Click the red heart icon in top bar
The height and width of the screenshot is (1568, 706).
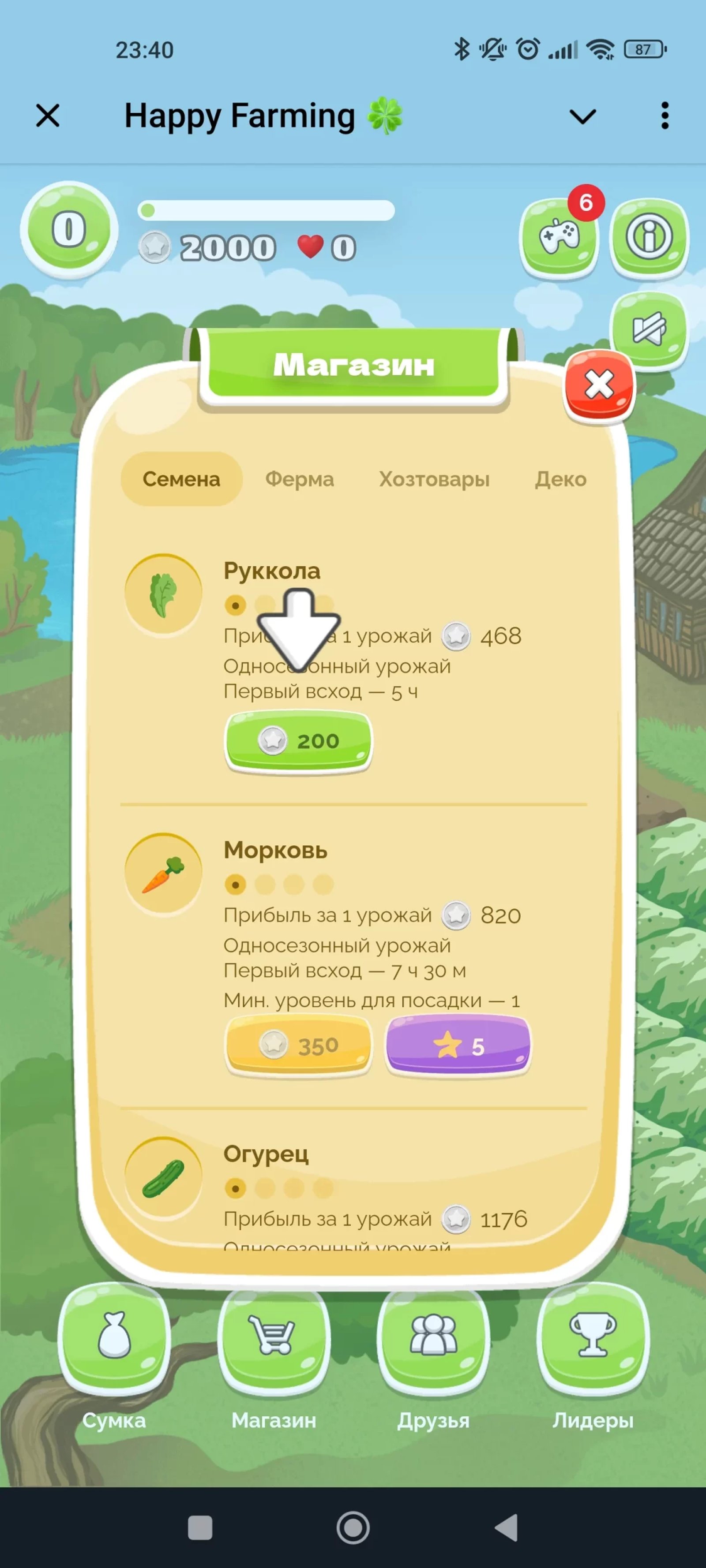tap(310, 247)
